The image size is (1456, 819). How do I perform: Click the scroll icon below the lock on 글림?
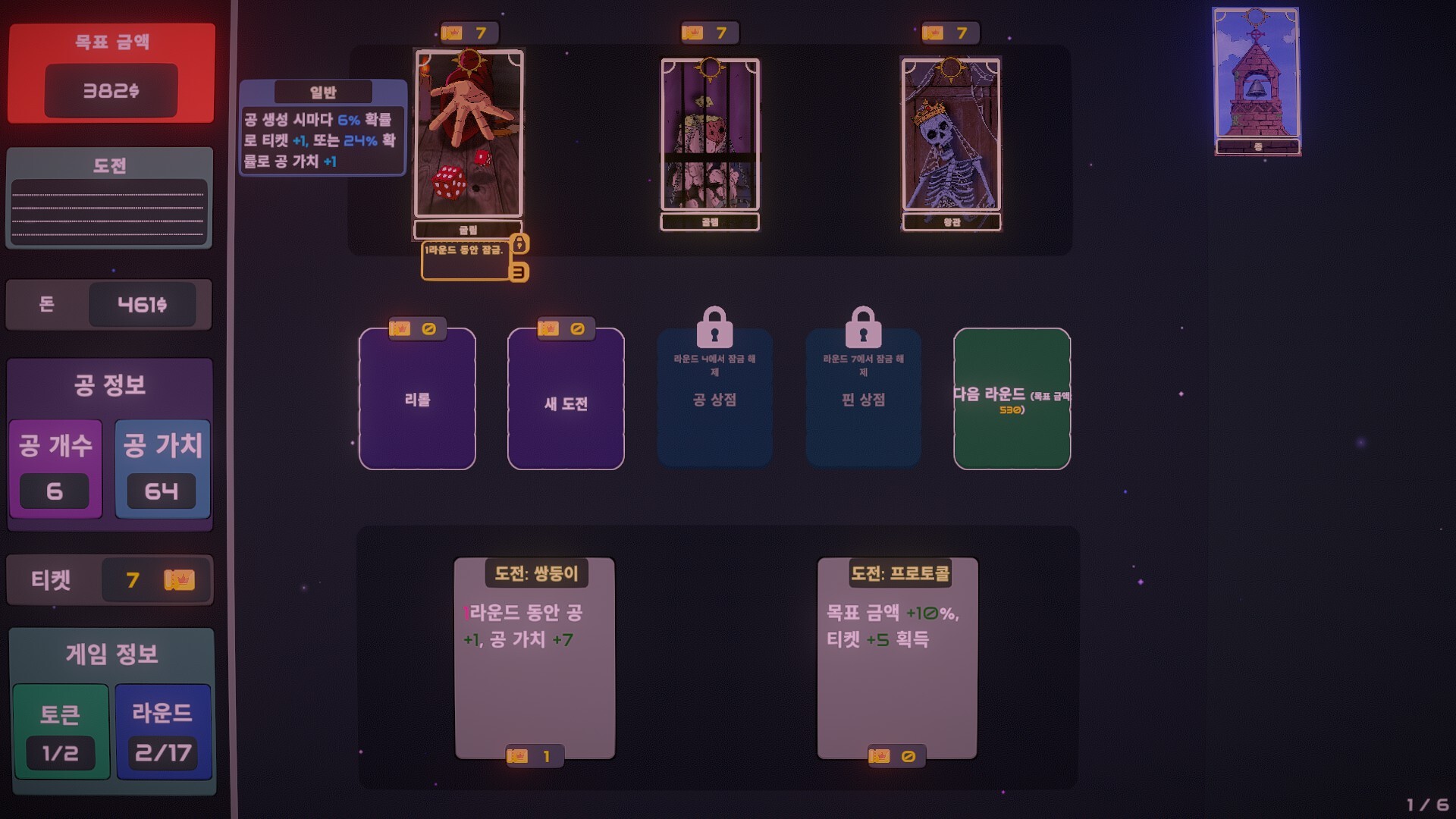pyautogui.click(x=518, y=273)
